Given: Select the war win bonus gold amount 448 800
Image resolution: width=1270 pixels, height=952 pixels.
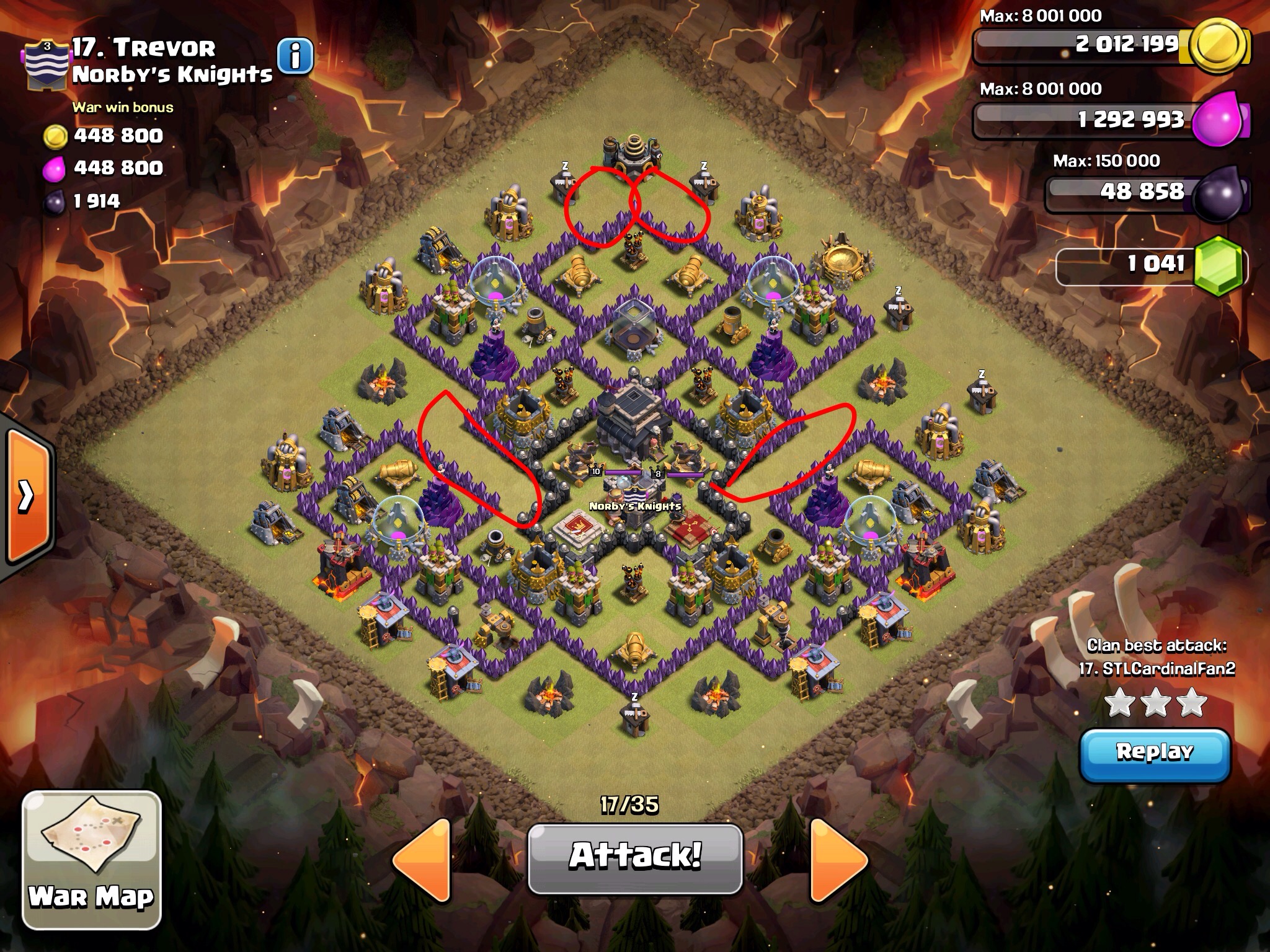Looking at the screenshot, I should (x=118, y=135).
